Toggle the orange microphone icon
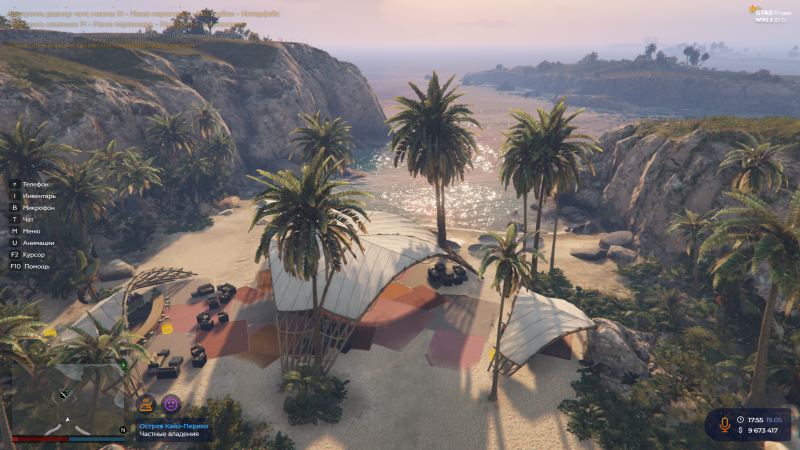Image resolution: width=800 pixels, height=450 pixels. [x=725, y=424]
